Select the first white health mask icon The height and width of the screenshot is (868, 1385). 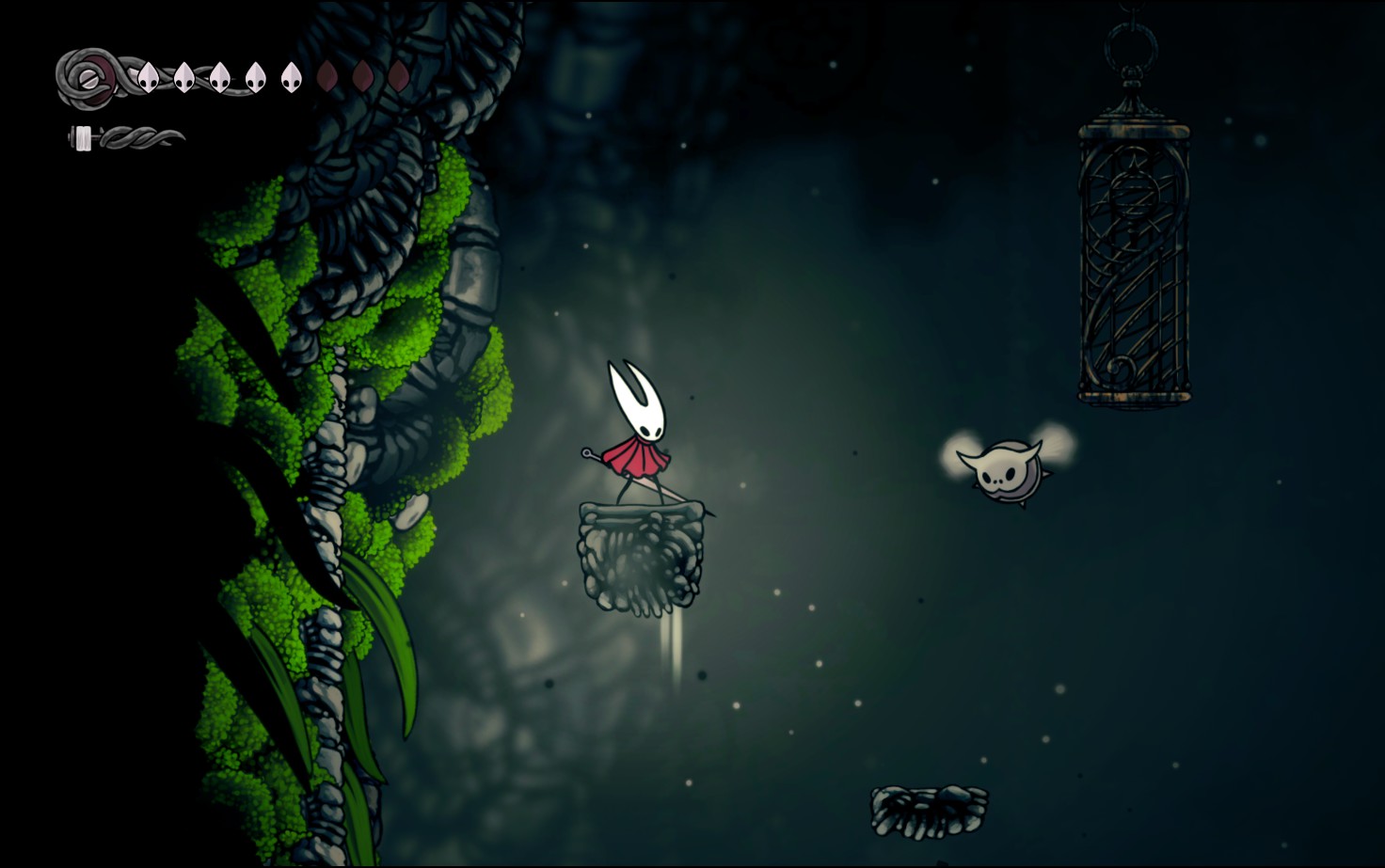148,78
